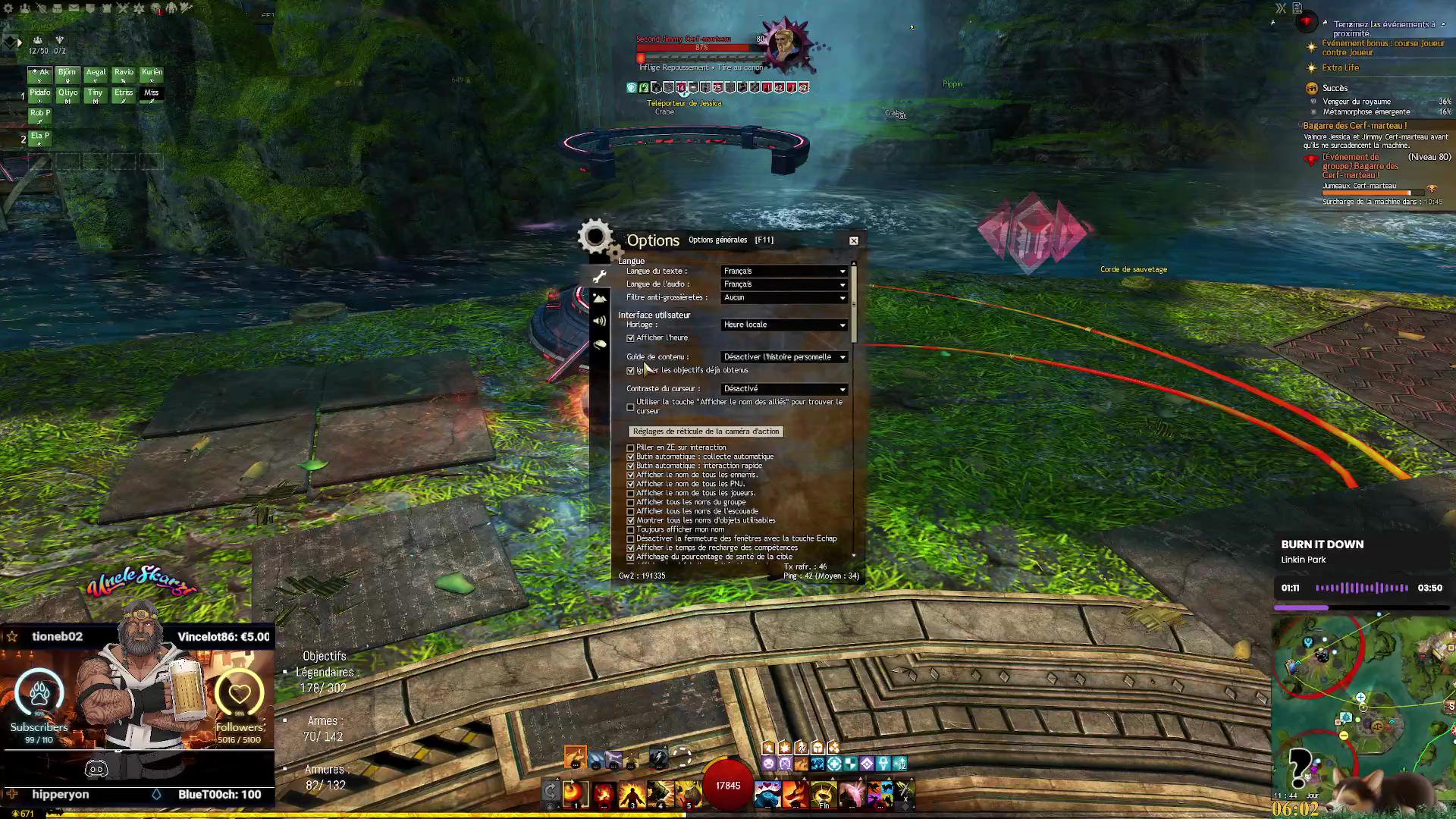
Task: Open the 'Filtre anti-grossièretés' dropdown
Action: [x=784, y=297]
